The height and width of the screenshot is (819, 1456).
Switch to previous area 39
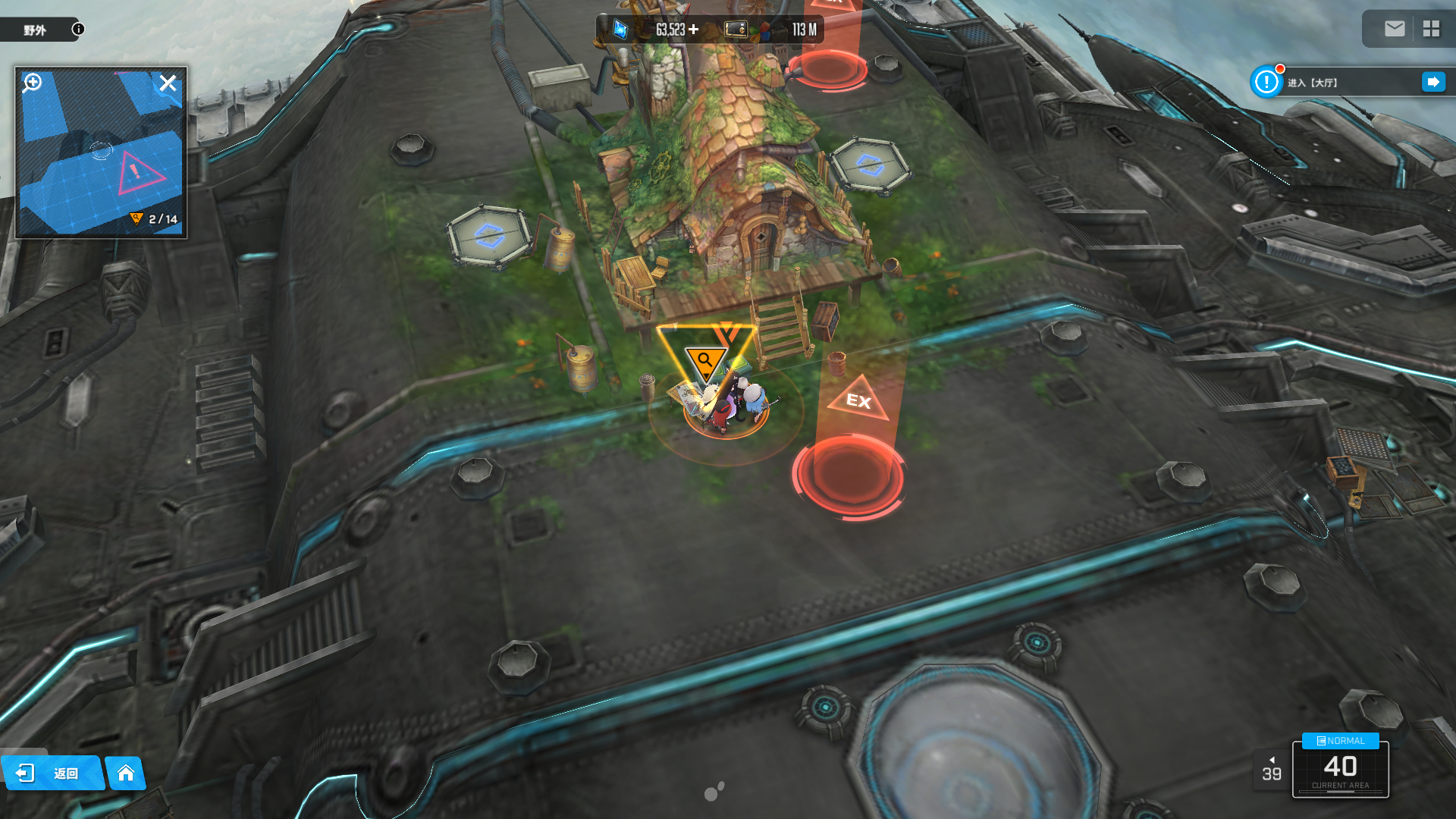1272,770
